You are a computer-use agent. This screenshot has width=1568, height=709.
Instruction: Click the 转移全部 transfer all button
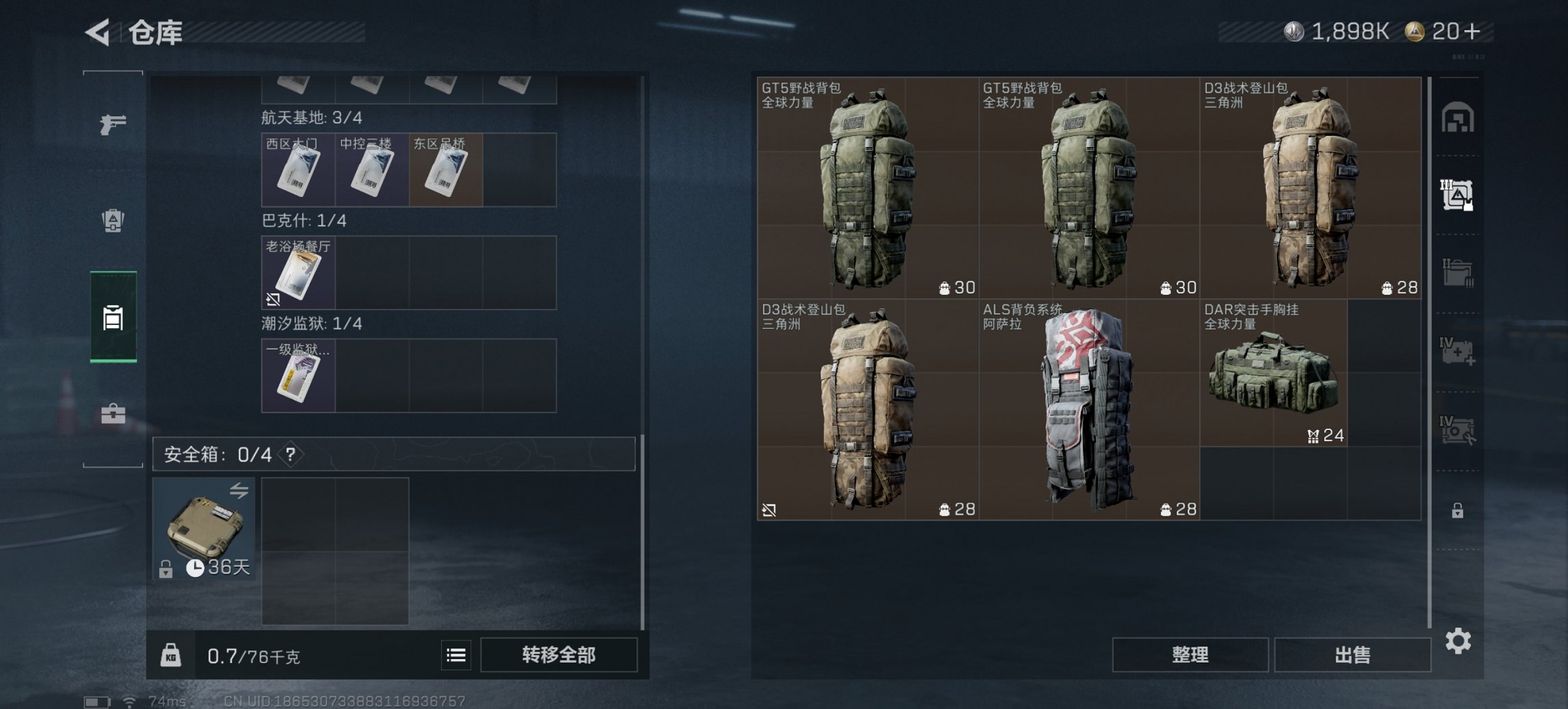(x=558, y=655)
